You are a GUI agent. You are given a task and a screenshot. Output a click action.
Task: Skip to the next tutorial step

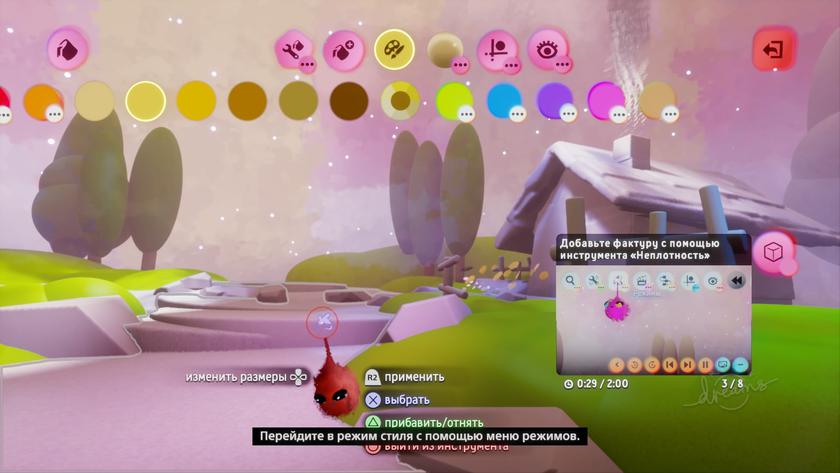coord(688,364)
